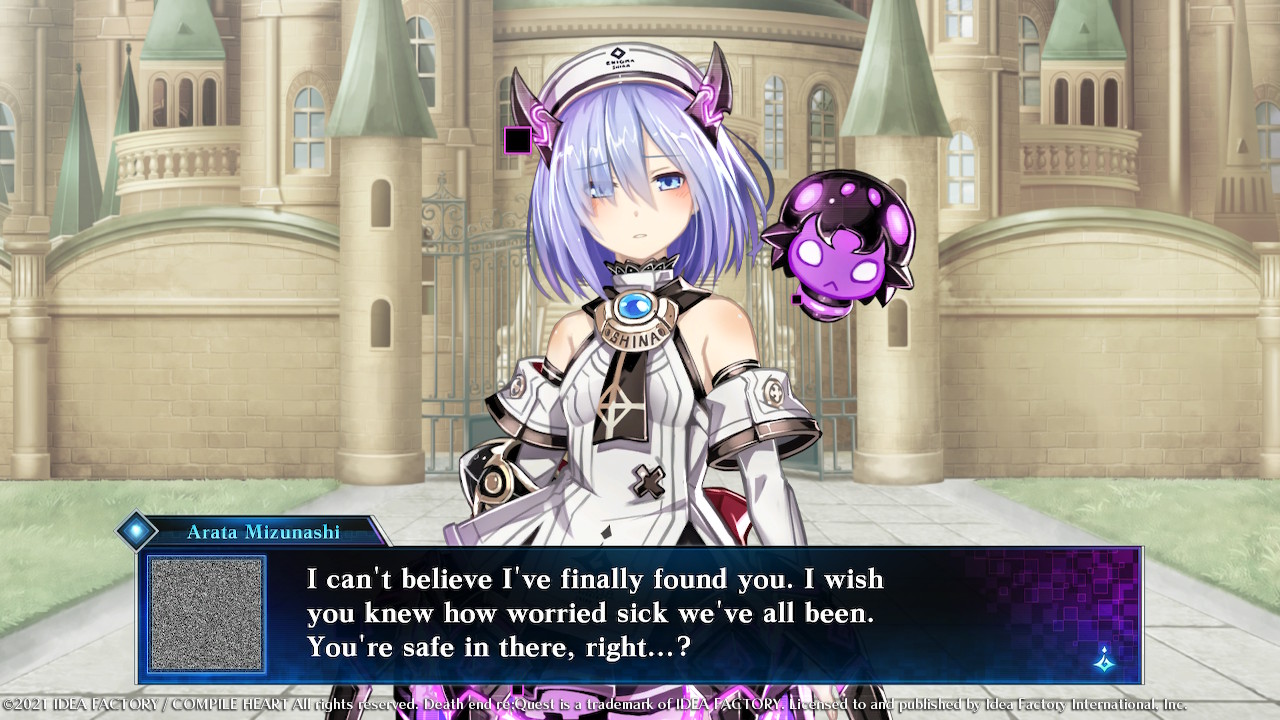Advance dialogue via the sparkle continue icon
Screen dimensions: 1280x720
(1104, 659)
